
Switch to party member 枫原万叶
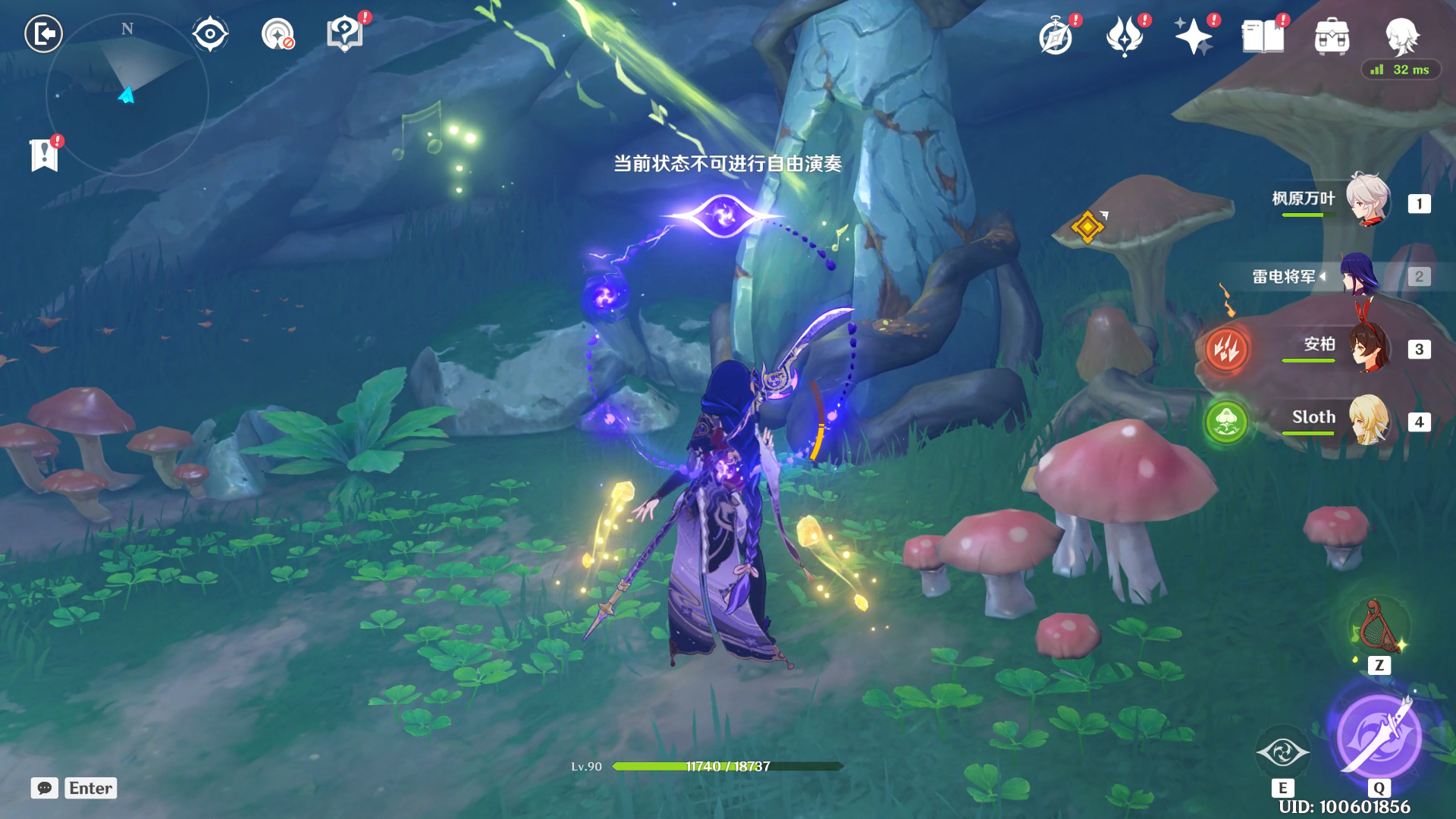pos(1367,200)
